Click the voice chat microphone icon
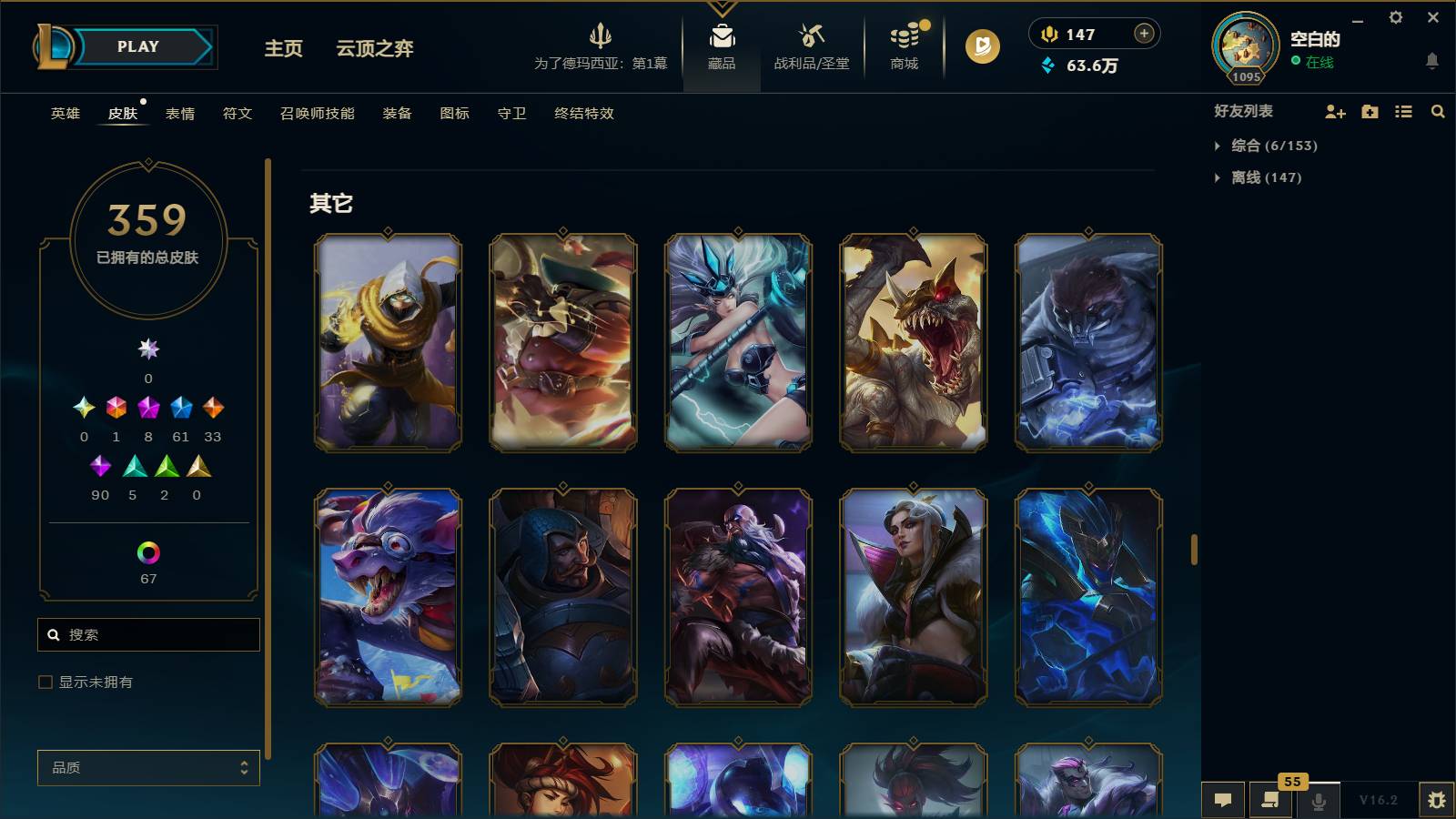 [1317, 801]
